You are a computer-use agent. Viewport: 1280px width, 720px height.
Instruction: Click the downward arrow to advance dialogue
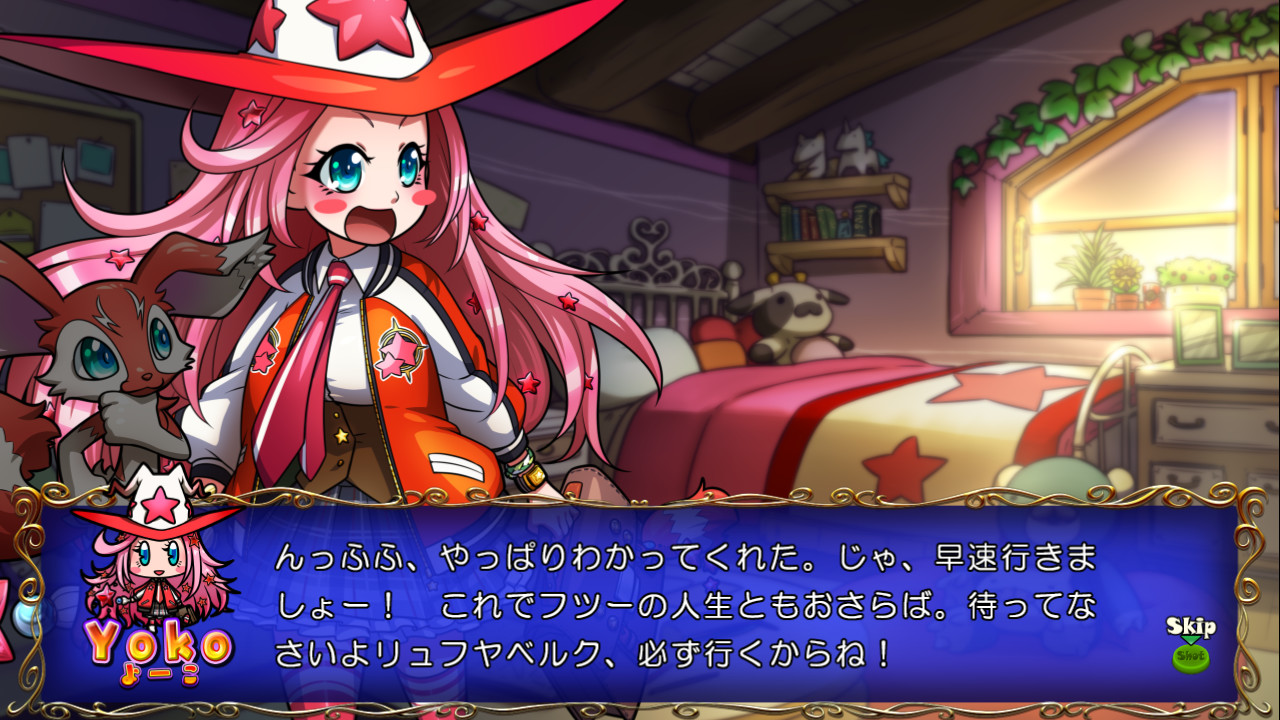tap(1190, 640)
